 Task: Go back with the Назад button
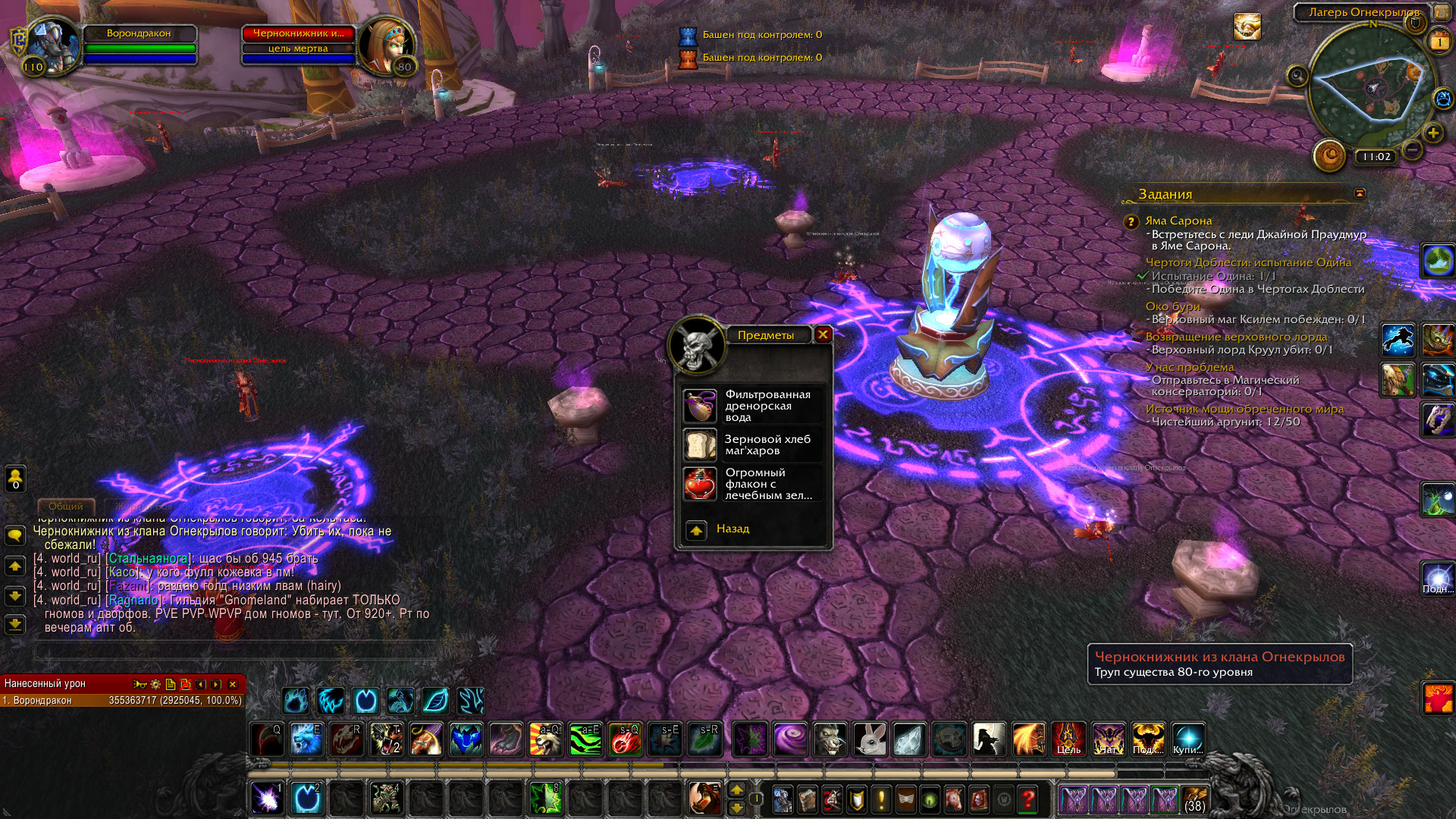click(696, 530)
